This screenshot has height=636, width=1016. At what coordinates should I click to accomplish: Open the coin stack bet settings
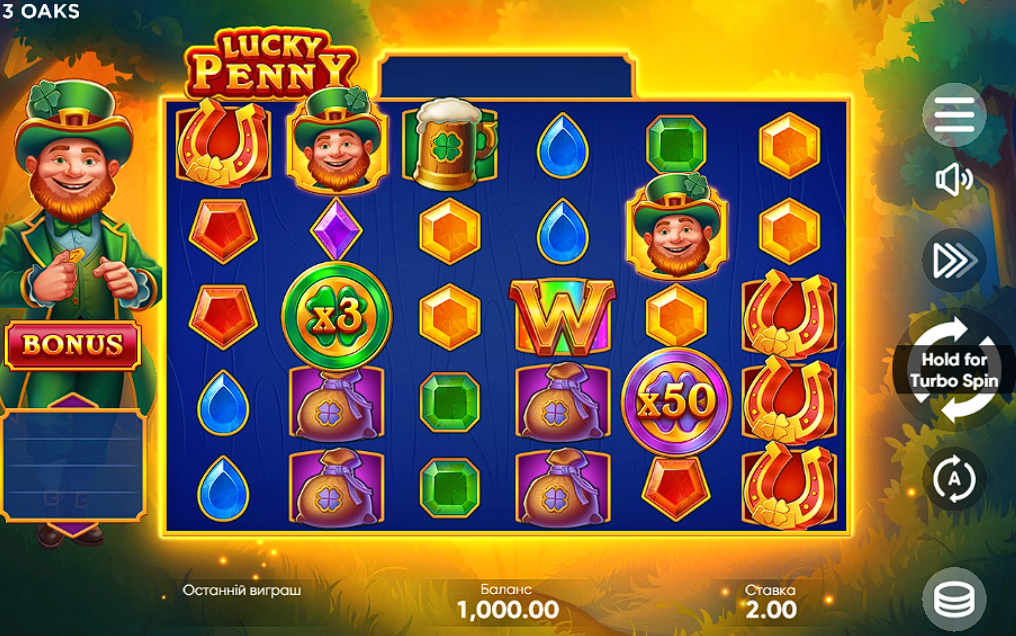(954, 599)
